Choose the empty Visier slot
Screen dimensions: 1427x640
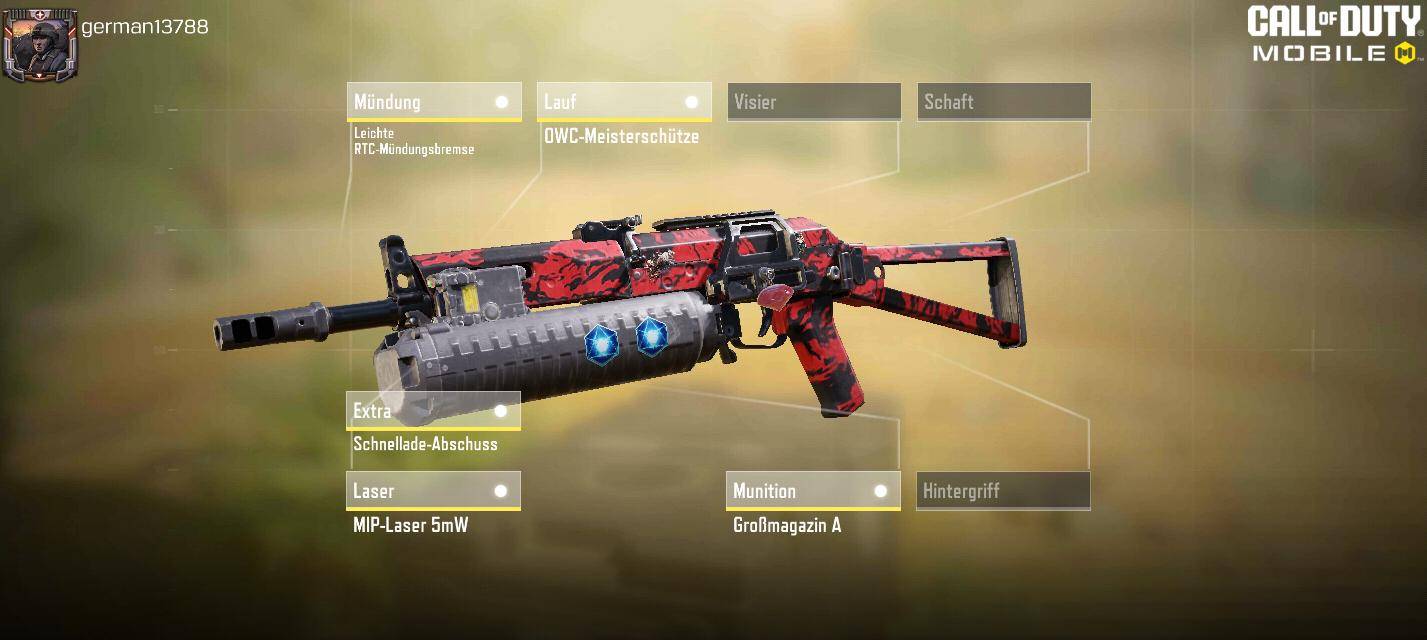pyautogui.click(x=814, y=102)
